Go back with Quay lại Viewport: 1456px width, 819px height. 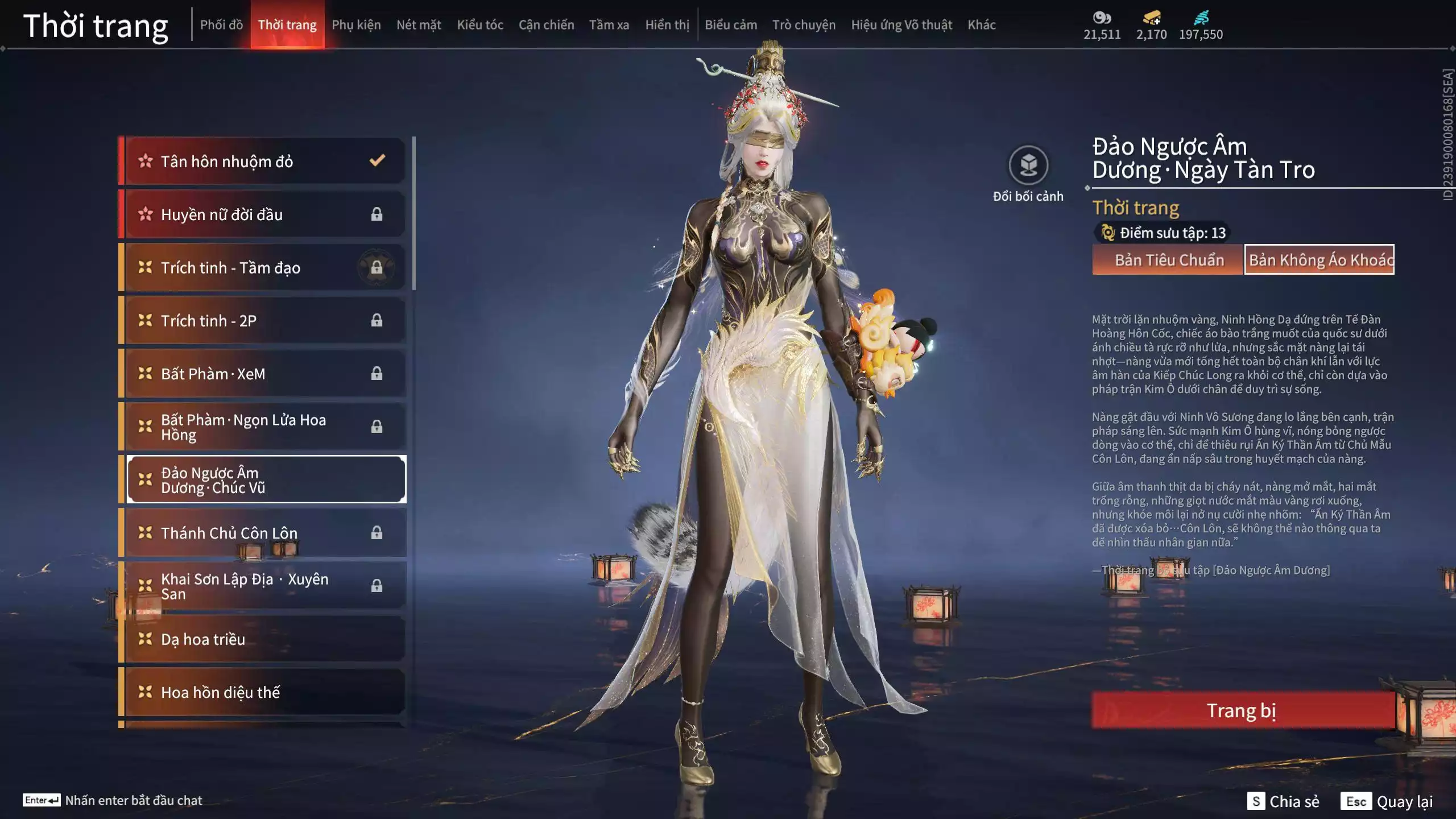(1387, 801)
